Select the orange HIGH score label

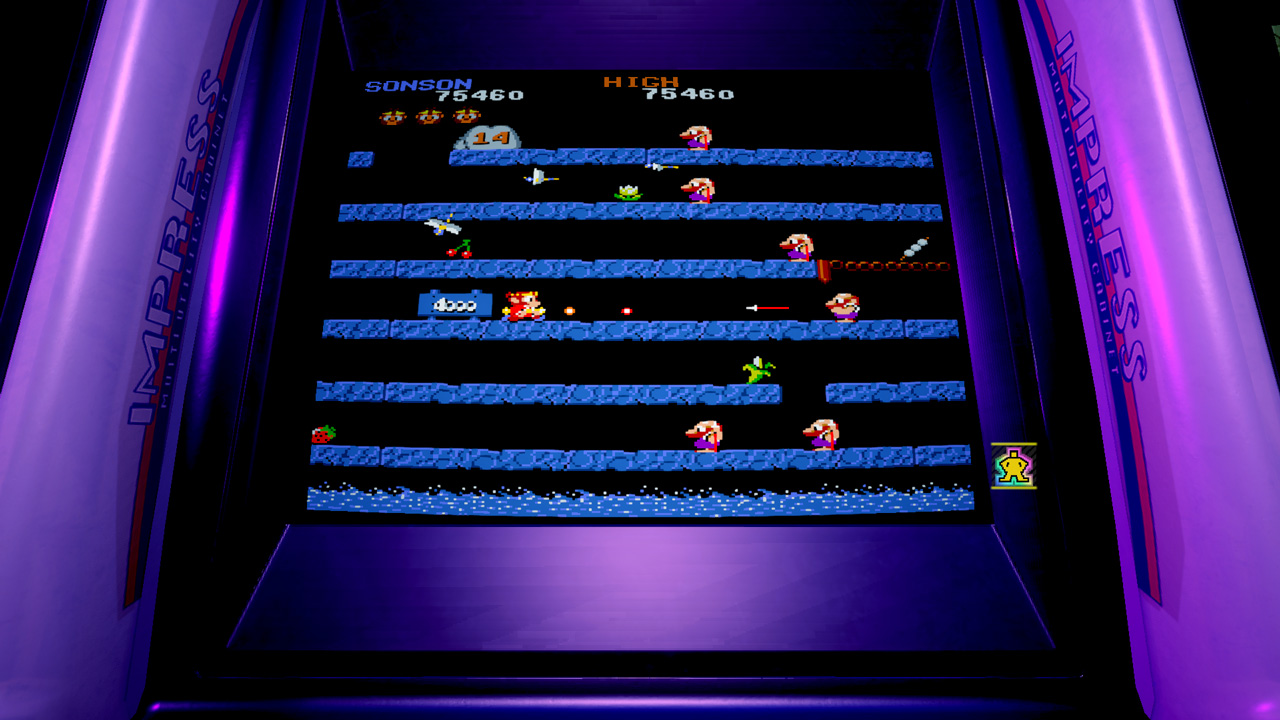tap(642, 82)
